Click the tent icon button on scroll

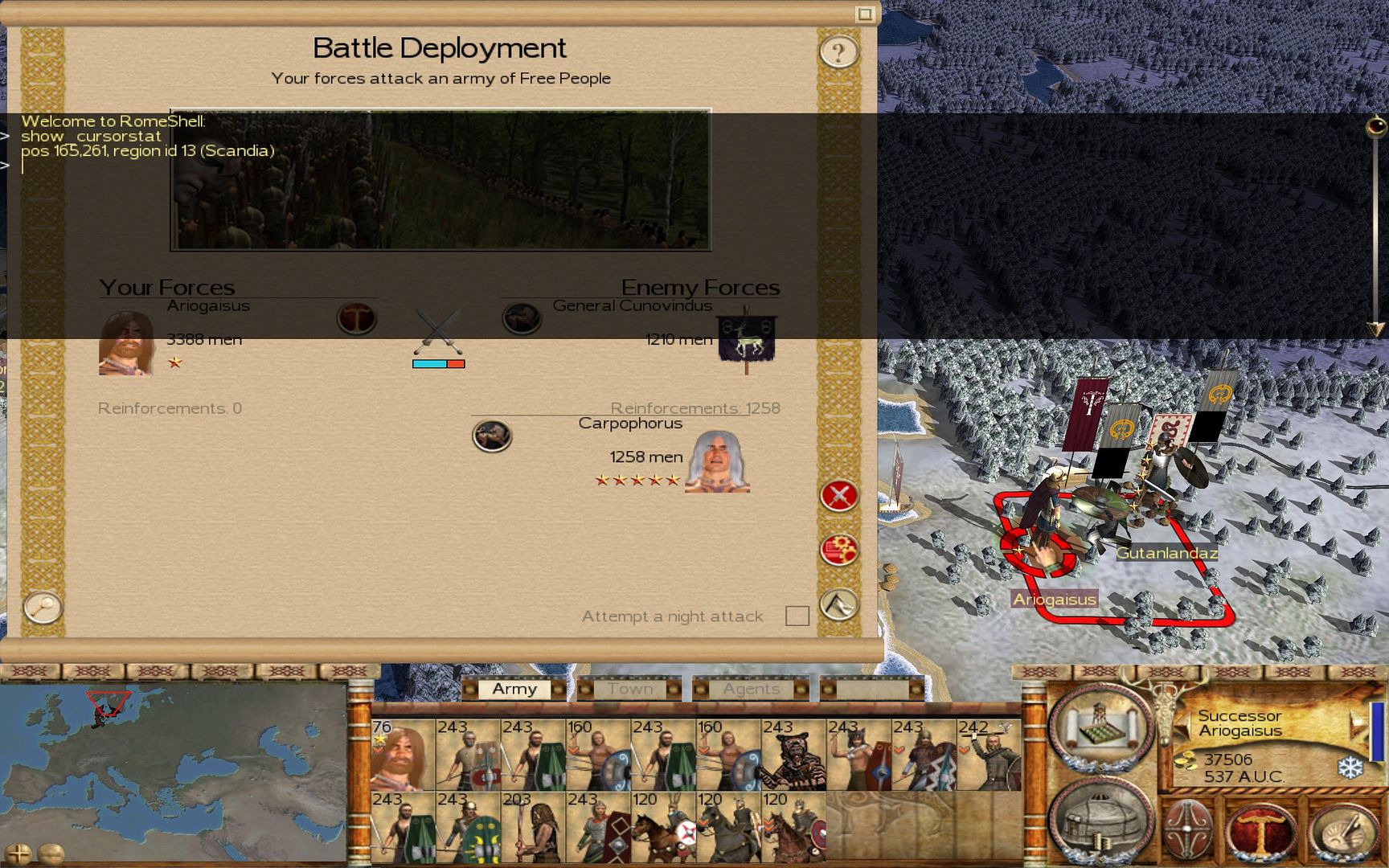(x=839, y=604)
